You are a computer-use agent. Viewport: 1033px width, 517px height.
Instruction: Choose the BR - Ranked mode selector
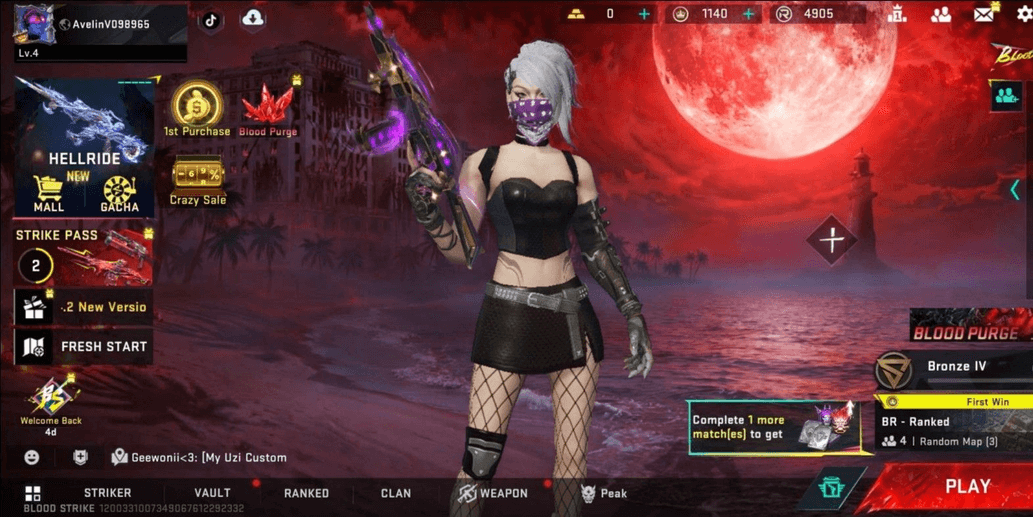click(x=950, y=431)
